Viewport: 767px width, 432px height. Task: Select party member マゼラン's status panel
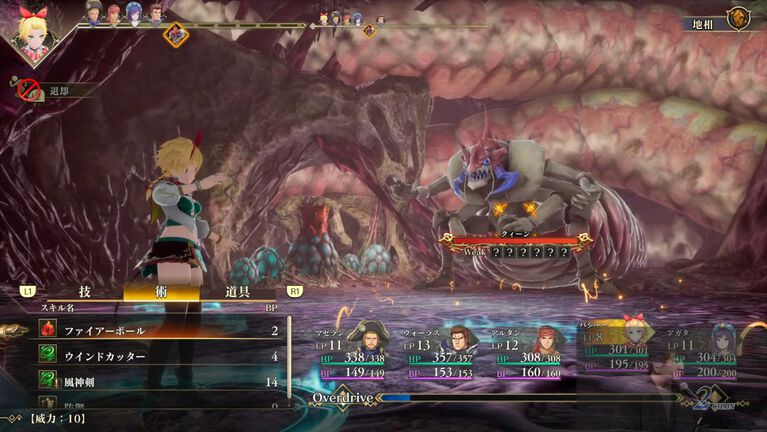(354, 352)
